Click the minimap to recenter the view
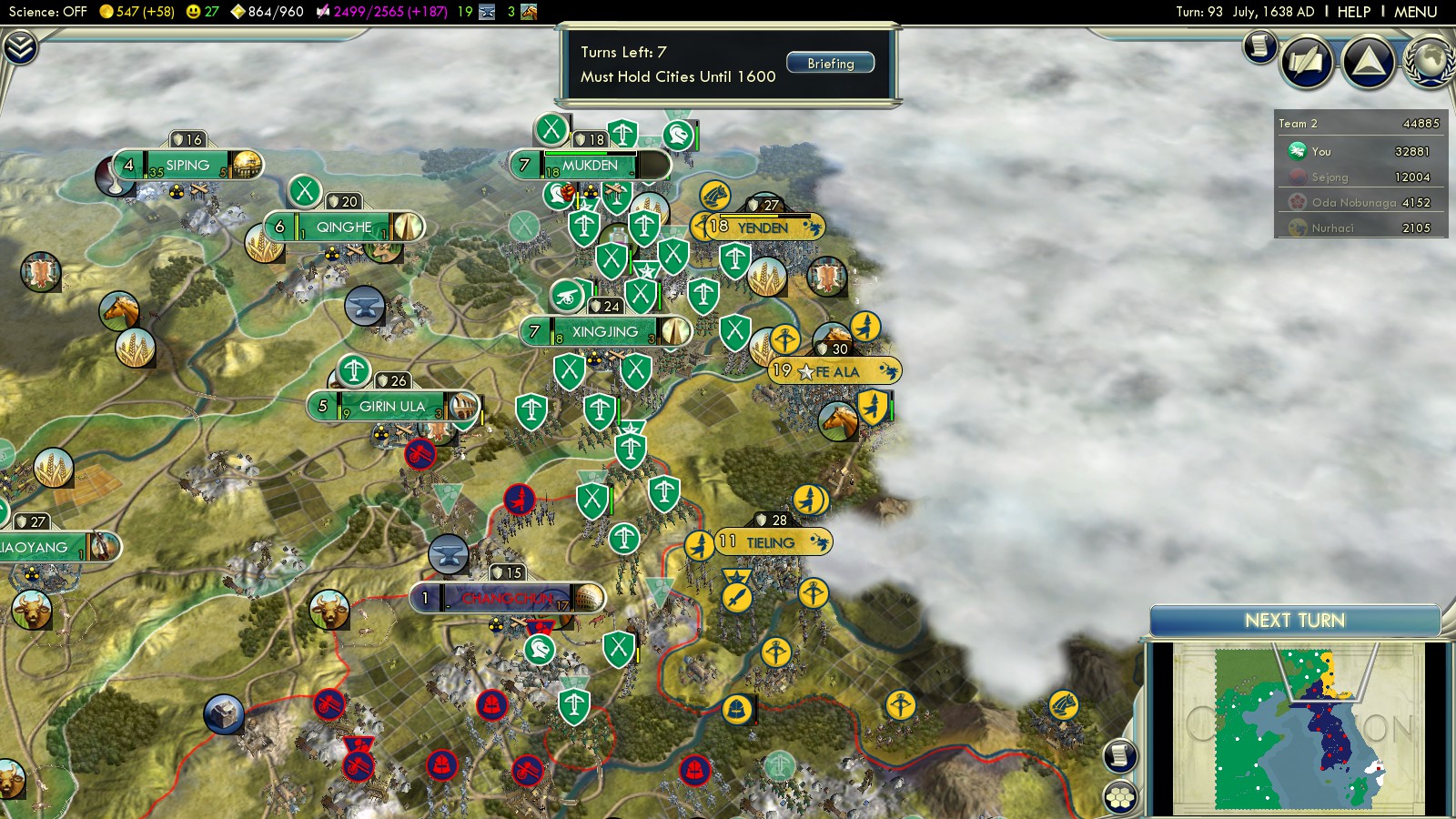Screen dimensions: 1456x819 click(x=1296, y=728)
